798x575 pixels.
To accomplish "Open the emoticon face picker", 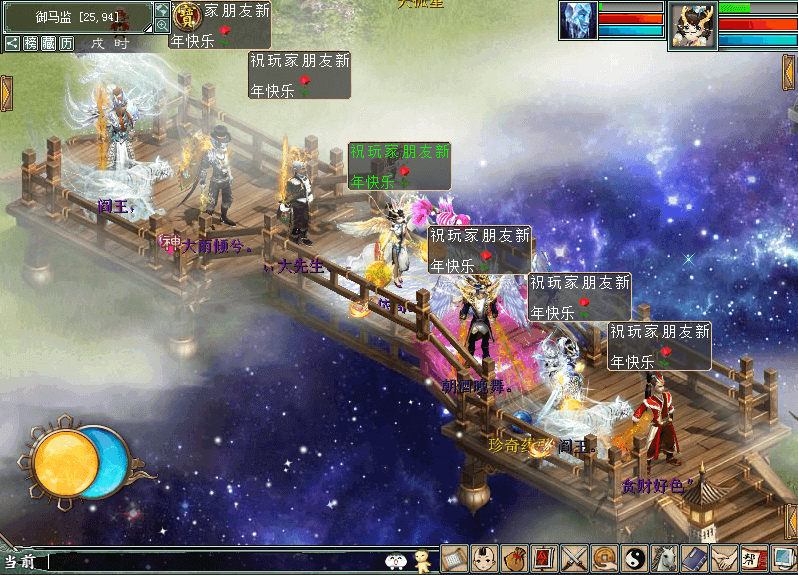I will tap(397, 562).
